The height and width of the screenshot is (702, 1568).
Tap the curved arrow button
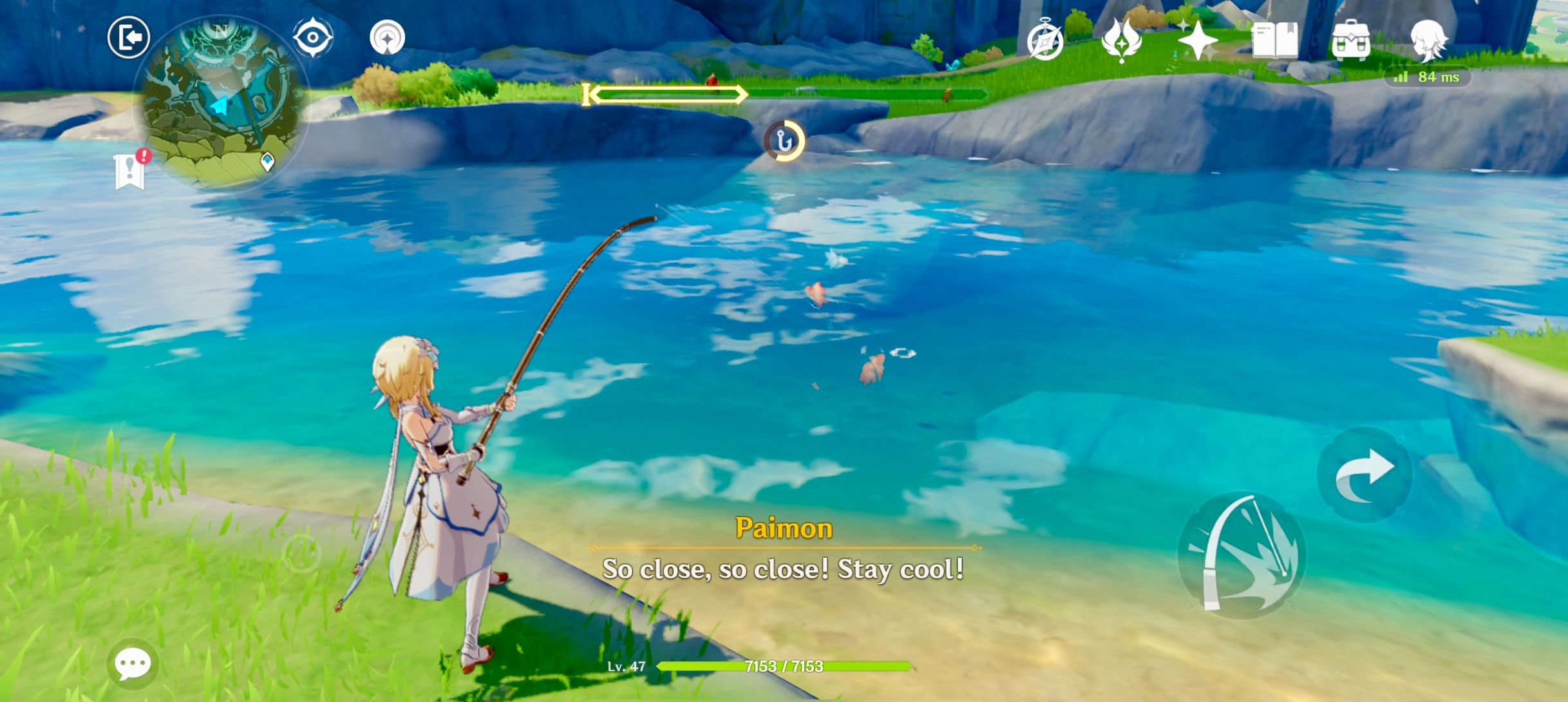(x=1365, y=475)
